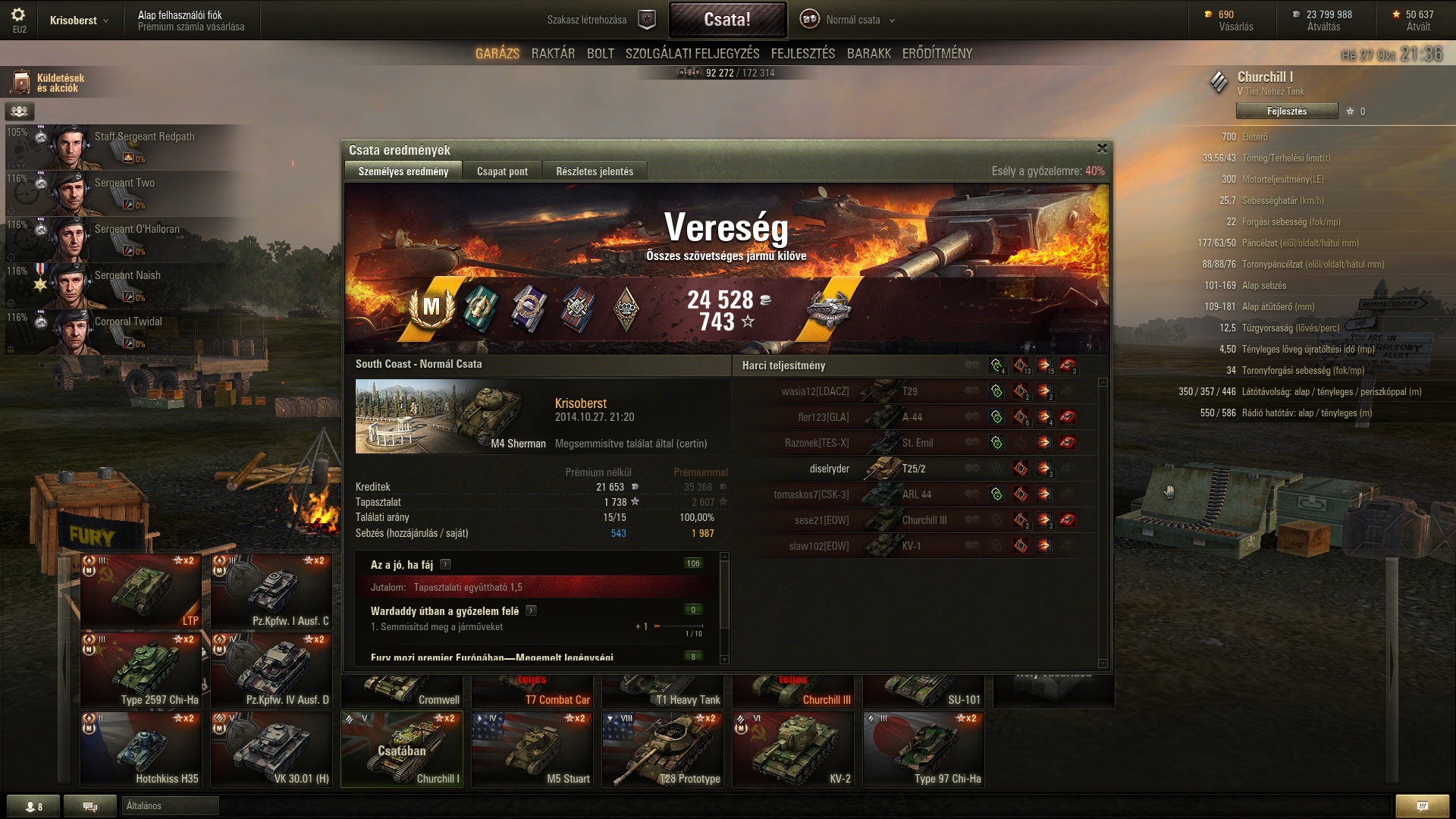Image resolution: width=1456 pixels, height=819 pixels.
Task: Open the Részletes jelentés tab
Action: pos(595,171)
